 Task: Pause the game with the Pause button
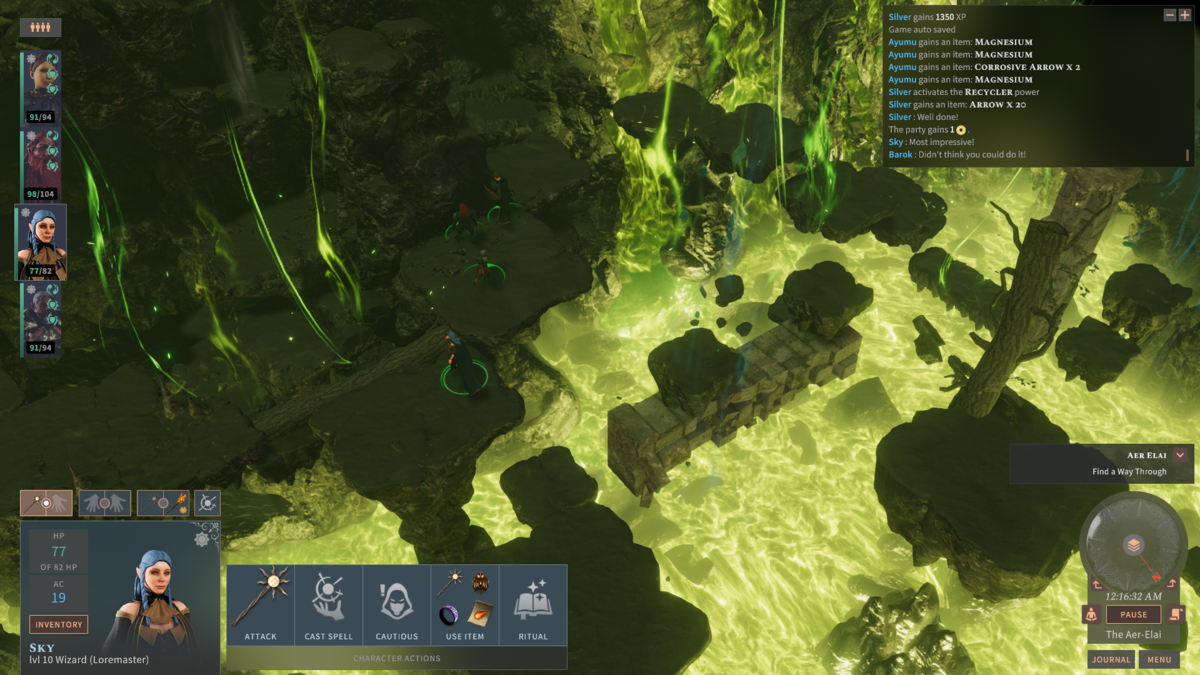pyautogui.click(x=1133, y=615)
